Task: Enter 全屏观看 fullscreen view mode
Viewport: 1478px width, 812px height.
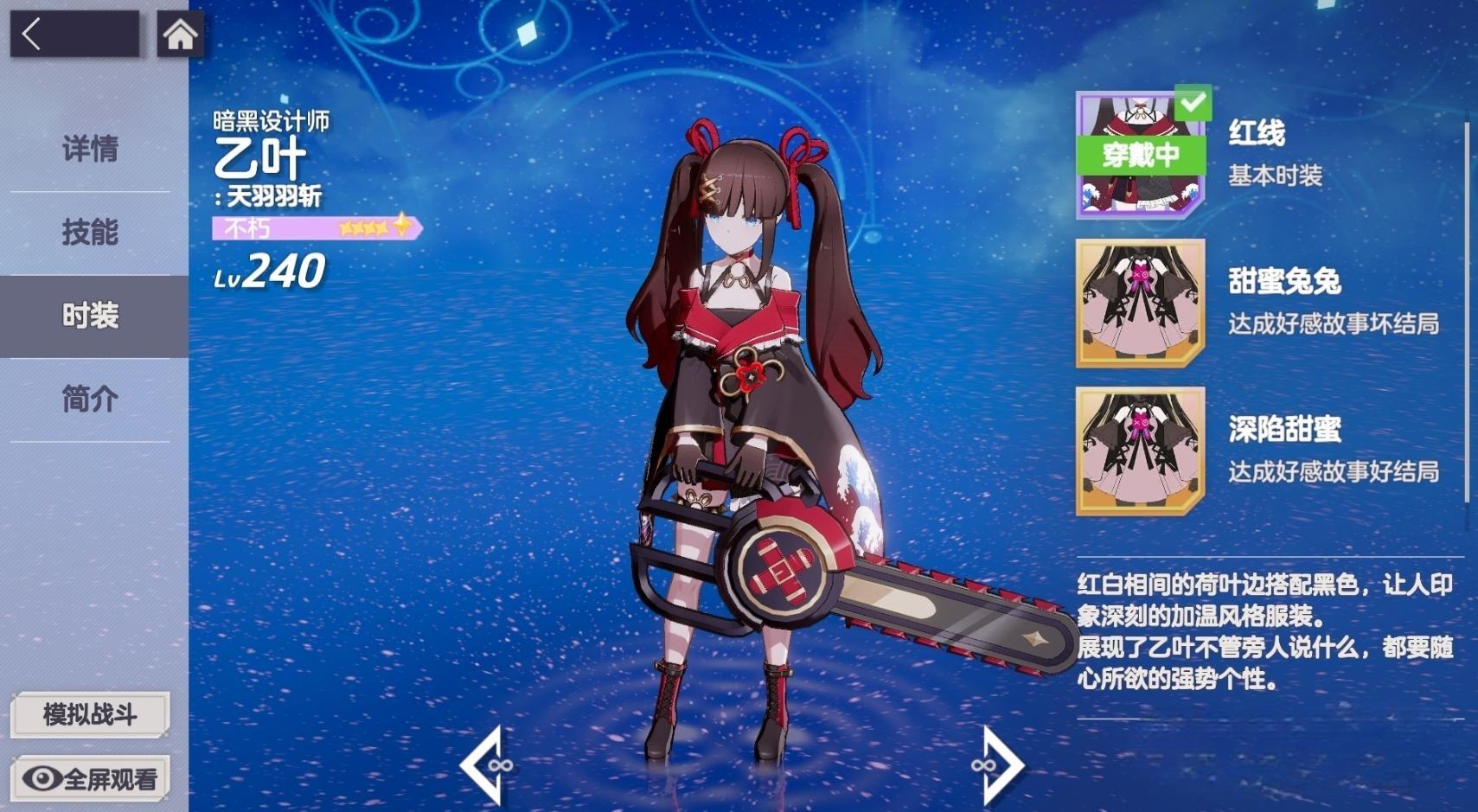Action: (89, 778)
